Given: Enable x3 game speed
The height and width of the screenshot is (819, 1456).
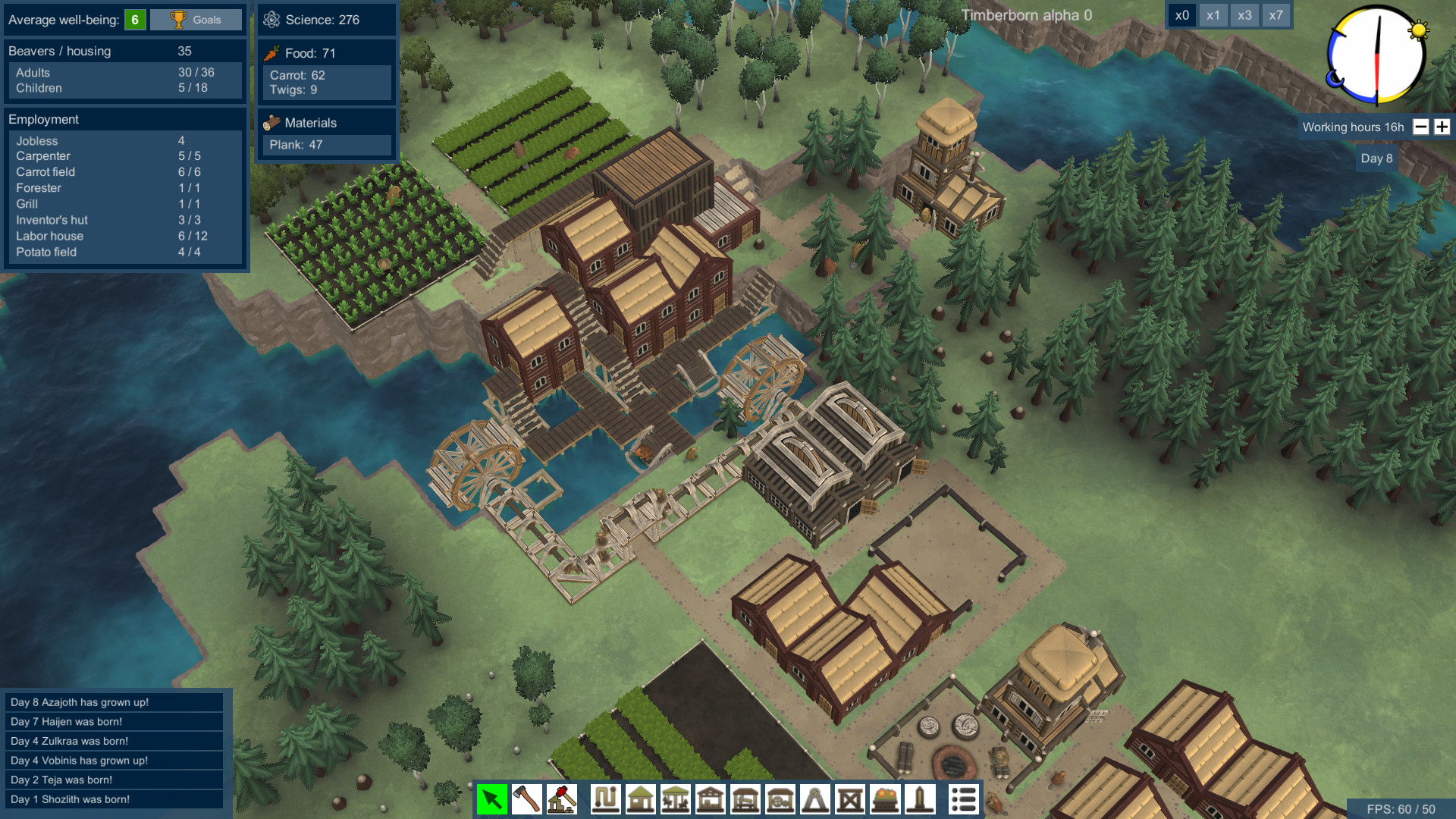Looking at the screenshot, I should coord(1244,14).
